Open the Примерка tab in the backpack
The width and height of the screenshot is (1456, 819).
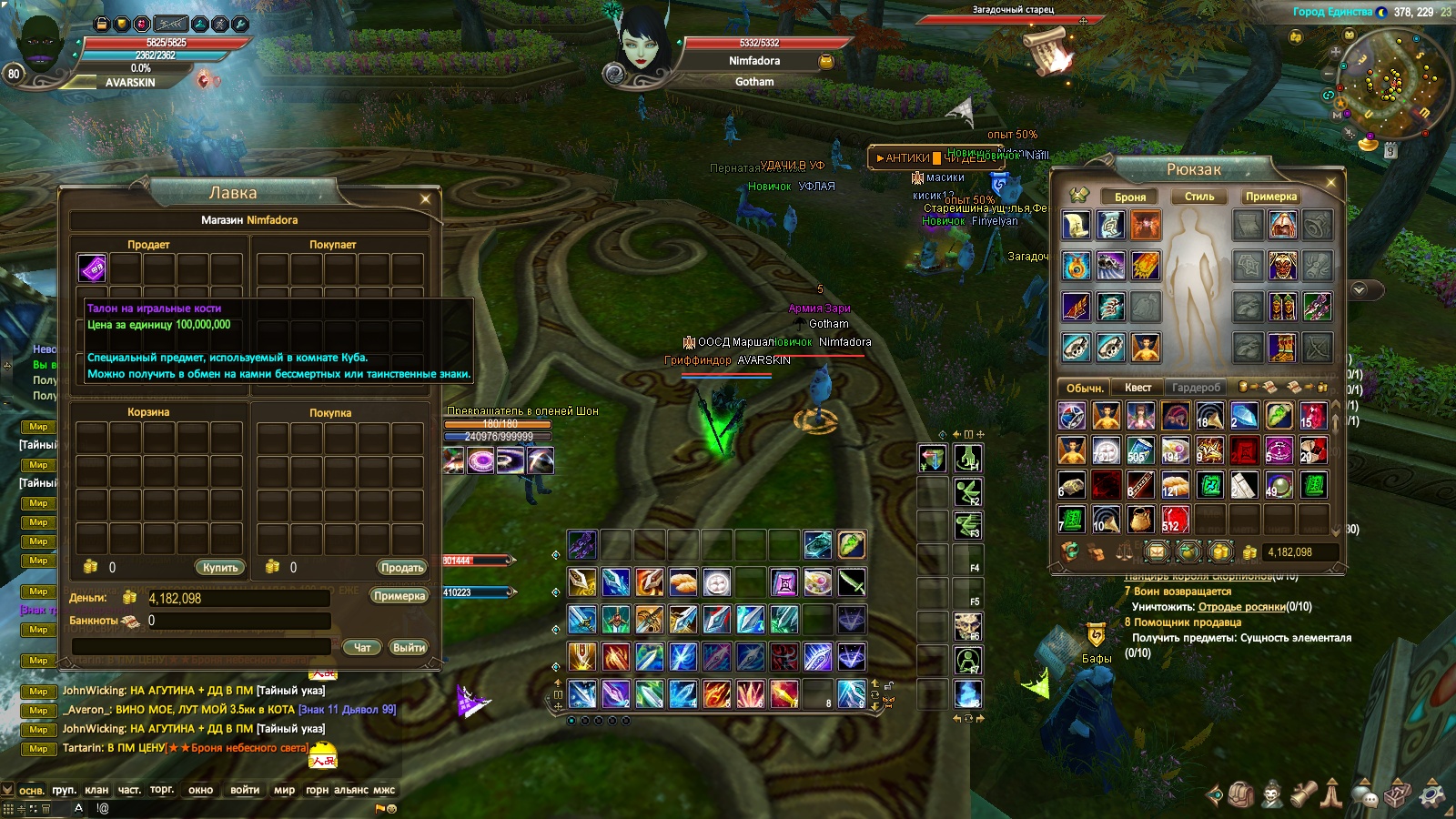[x=1271, y=197]
